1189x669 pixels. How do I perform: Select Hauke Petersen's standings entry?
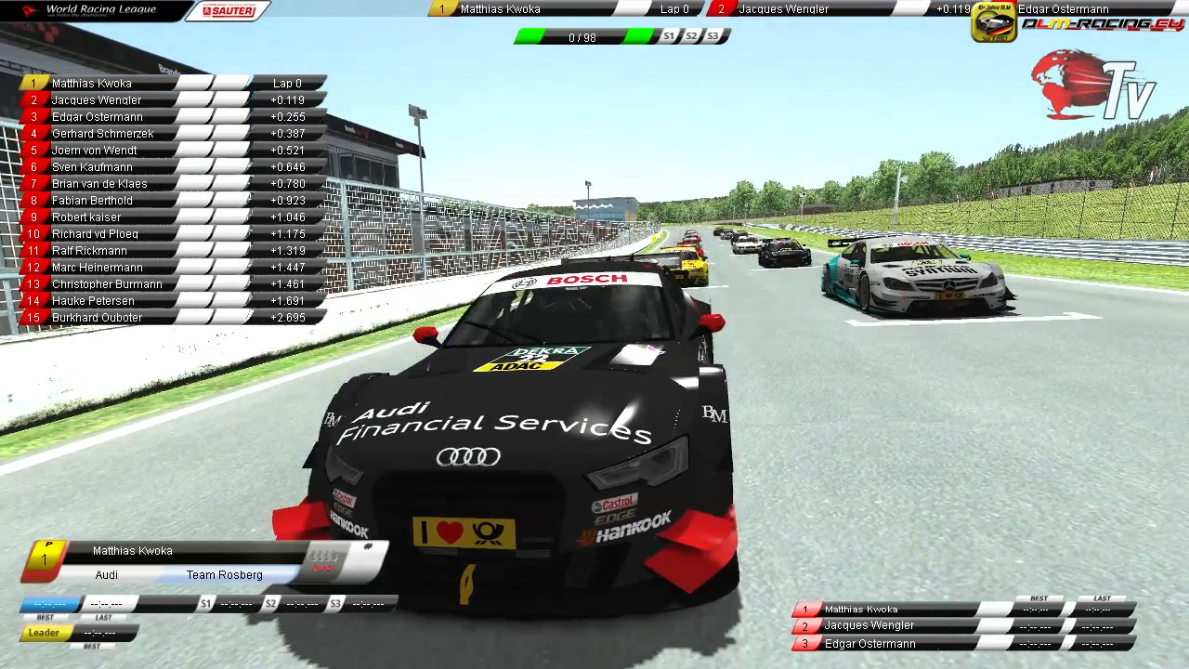coord(93,301)
